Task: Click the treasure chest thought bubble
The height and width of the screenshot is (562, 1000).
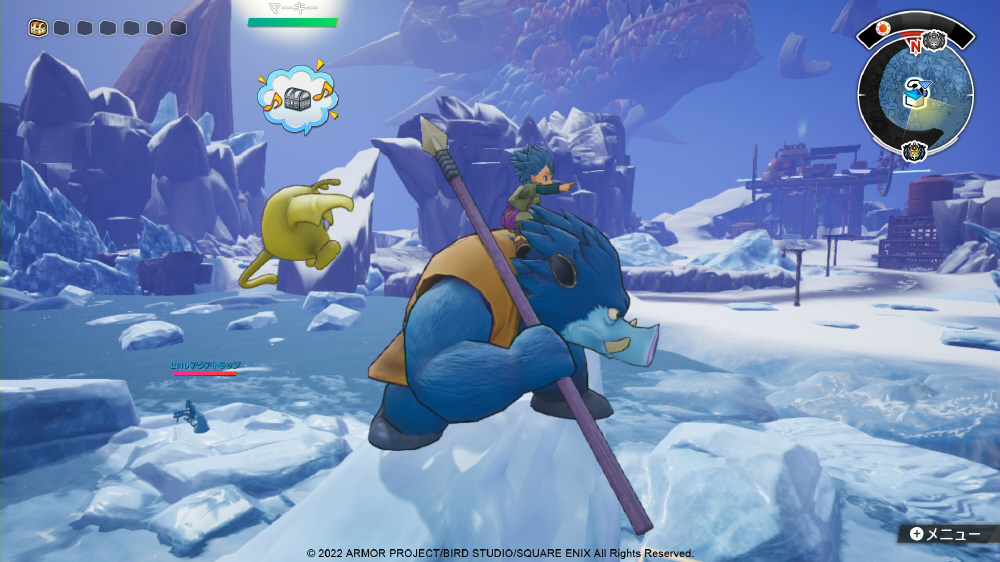Action: (297, 98)
